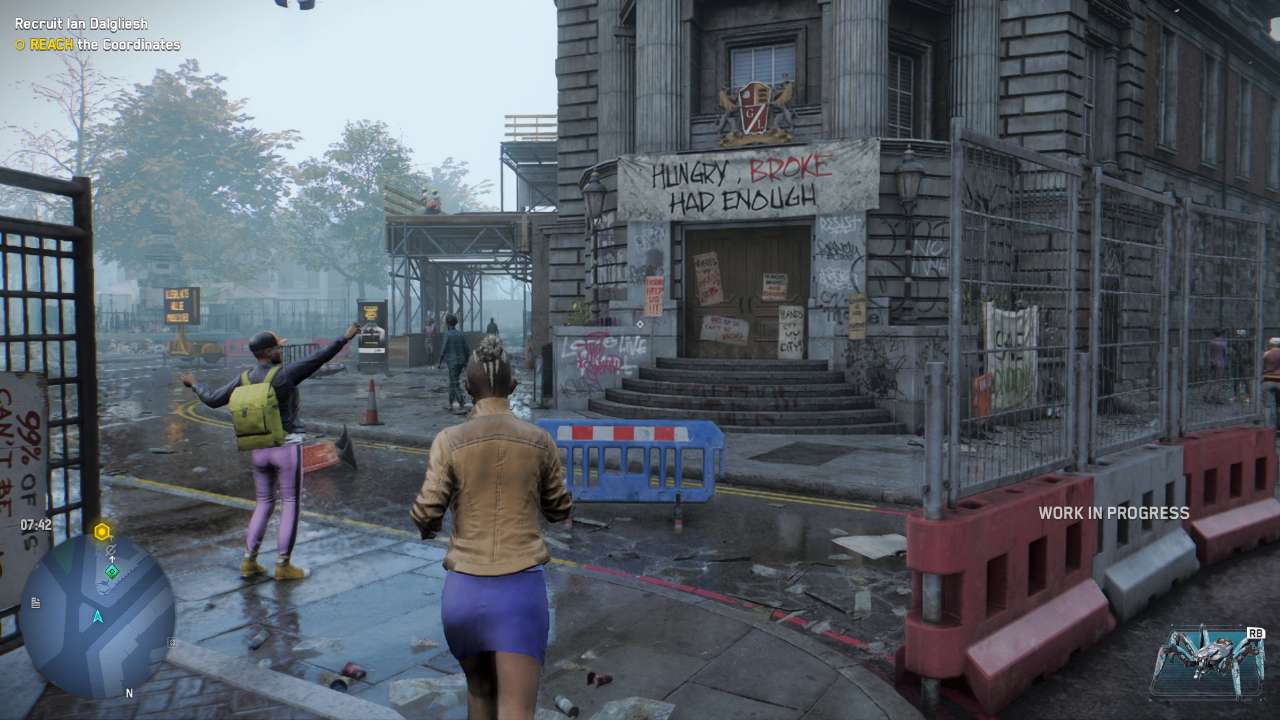Click the green waypoint diamond on the minimap
1280x720 pixels.
tap(112, 572)
